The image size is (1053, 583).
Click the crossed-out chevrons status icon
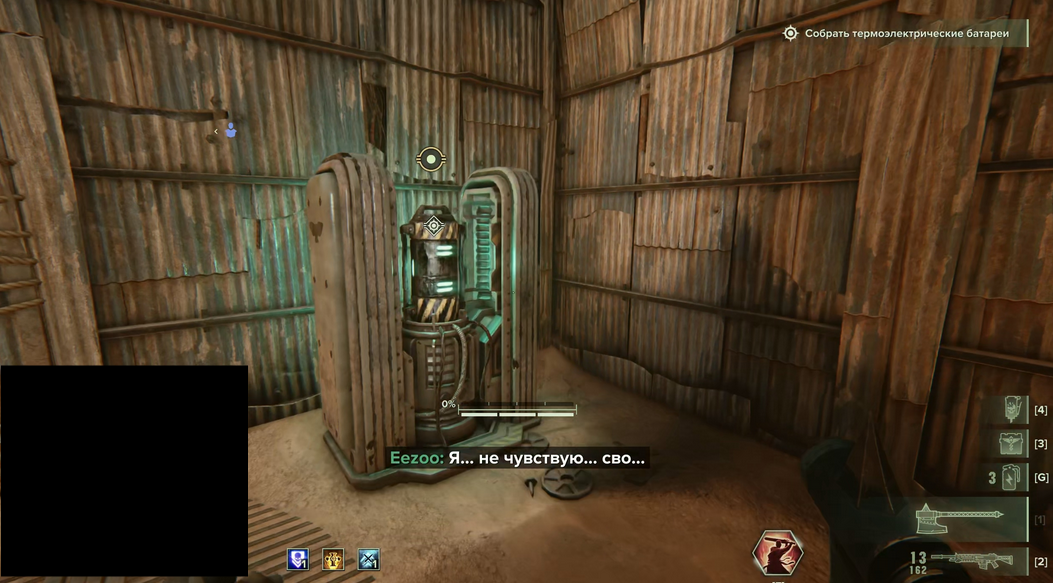[x=369, y=559]
